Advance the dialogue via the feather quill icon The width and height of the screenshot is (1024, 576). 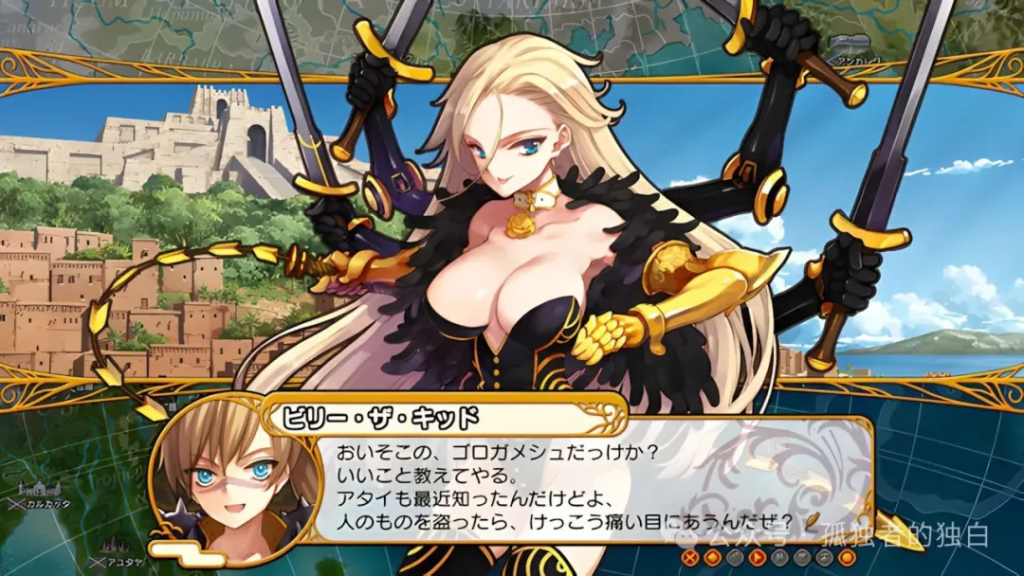point(812,521)
